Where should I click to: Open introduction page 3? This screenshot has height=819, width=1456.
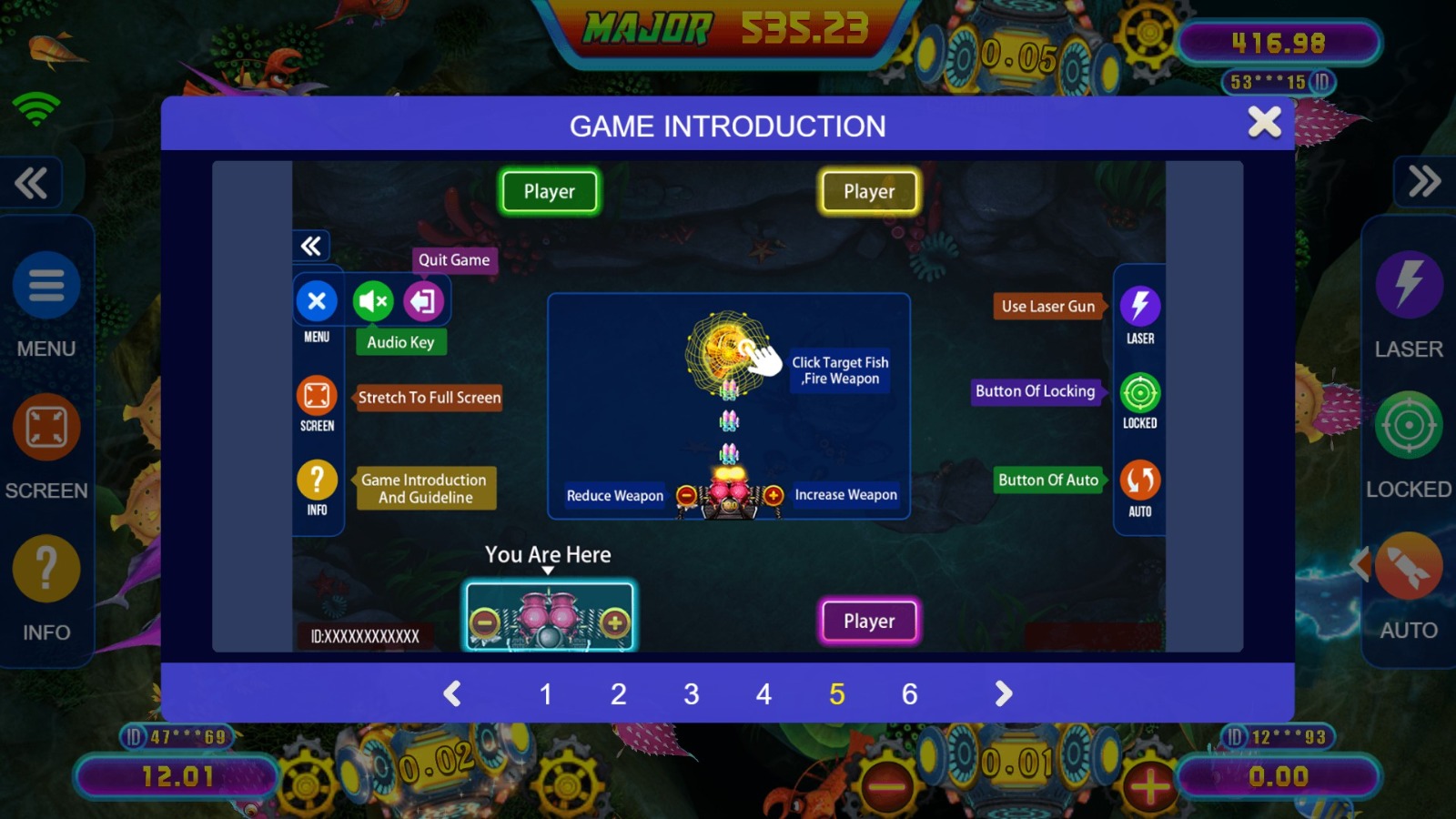692,694
